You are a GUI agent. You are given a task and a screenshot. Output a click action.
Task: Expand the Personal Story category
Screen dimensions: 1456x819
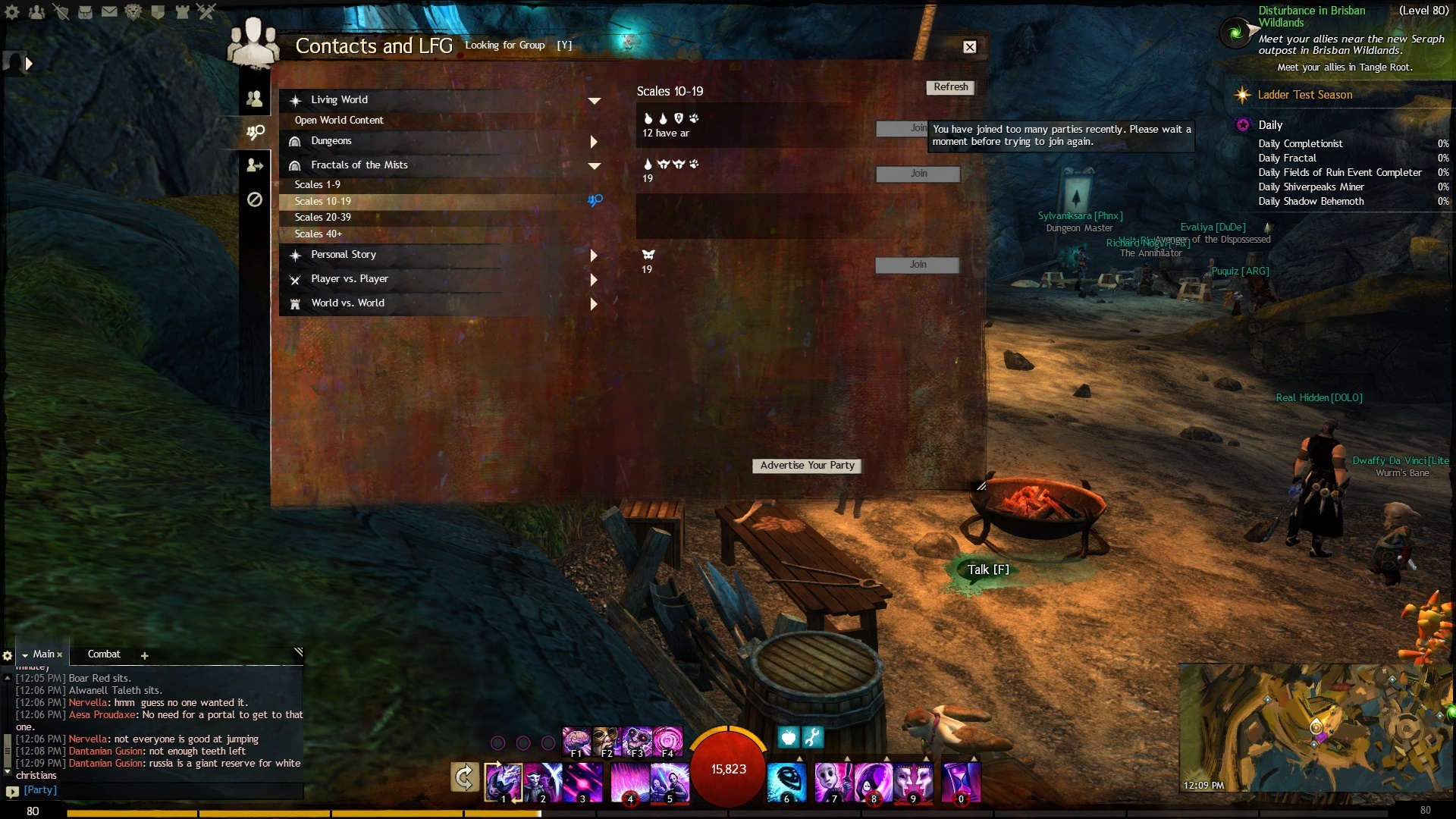[594, 256]
